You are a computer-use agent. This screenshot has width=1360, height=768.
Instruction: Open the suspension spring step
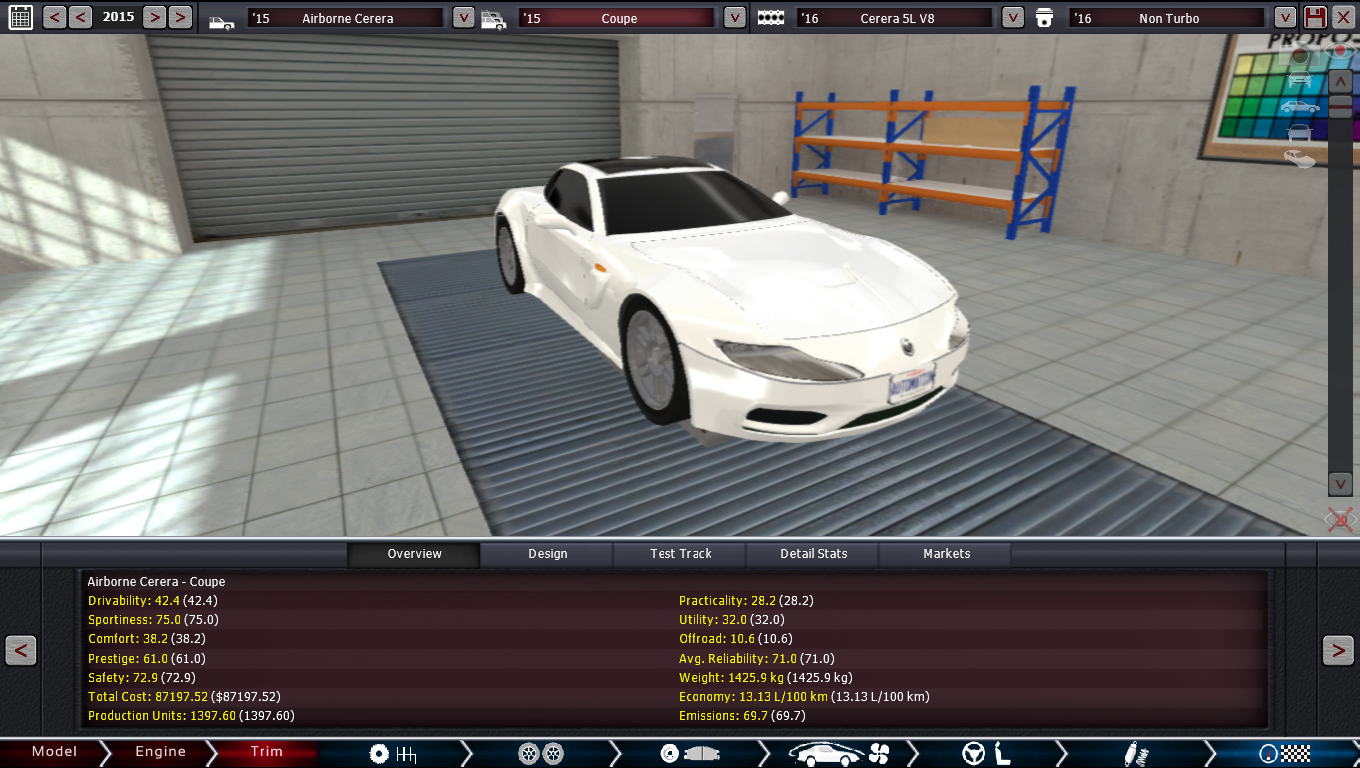(x=1136, y=753)
